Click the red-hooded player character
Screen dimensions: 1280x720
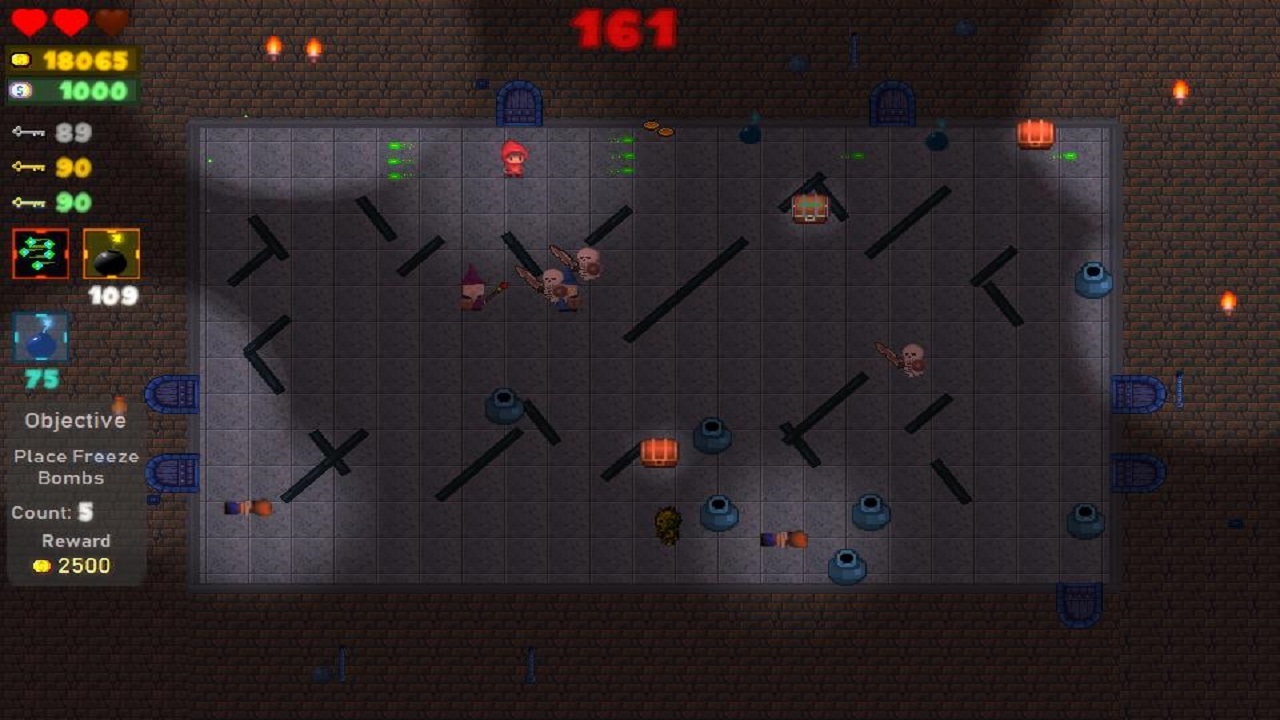(x=515, y=158)
